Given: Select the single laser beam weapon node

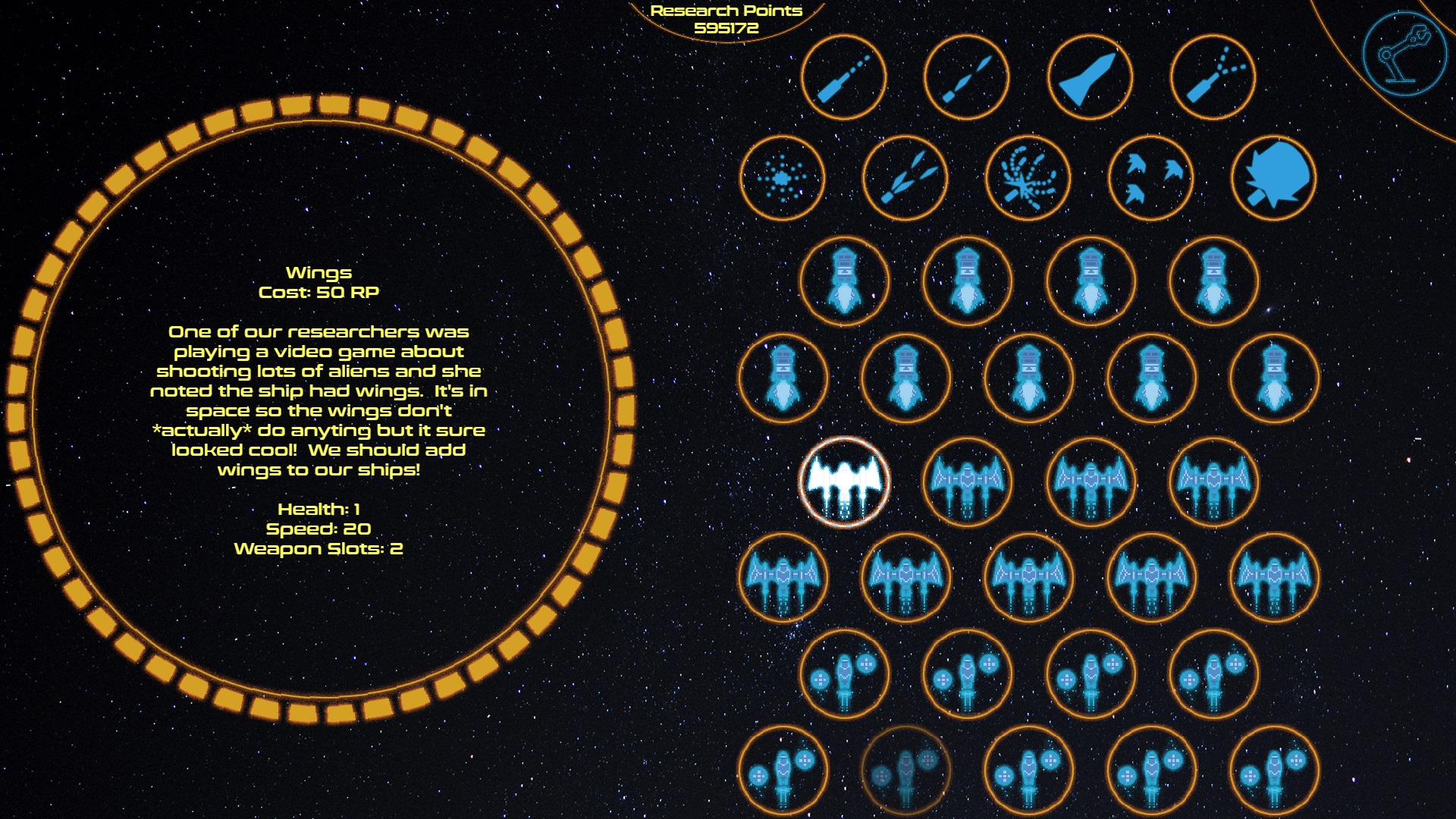Looking at the screenshot, I should click(x=844, y=77).
